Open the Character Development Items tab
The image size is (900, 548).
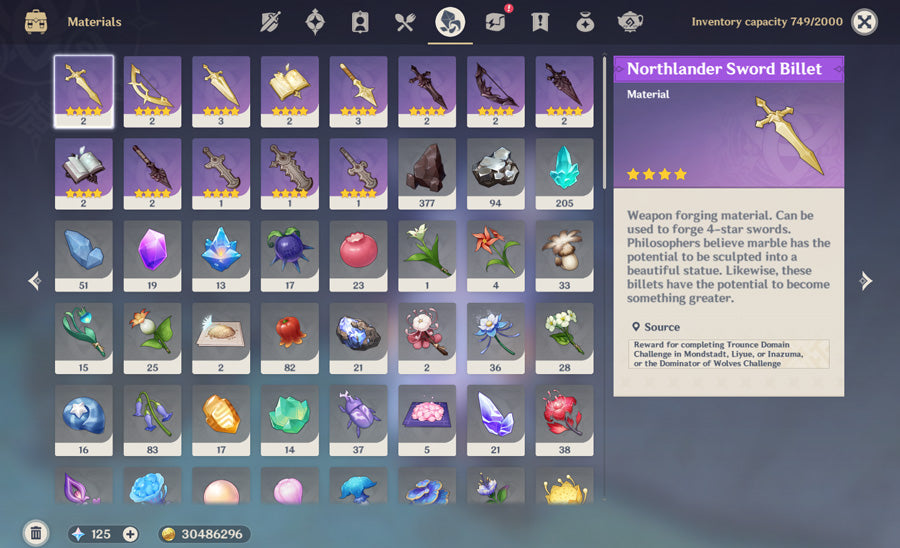coord(360,21)
